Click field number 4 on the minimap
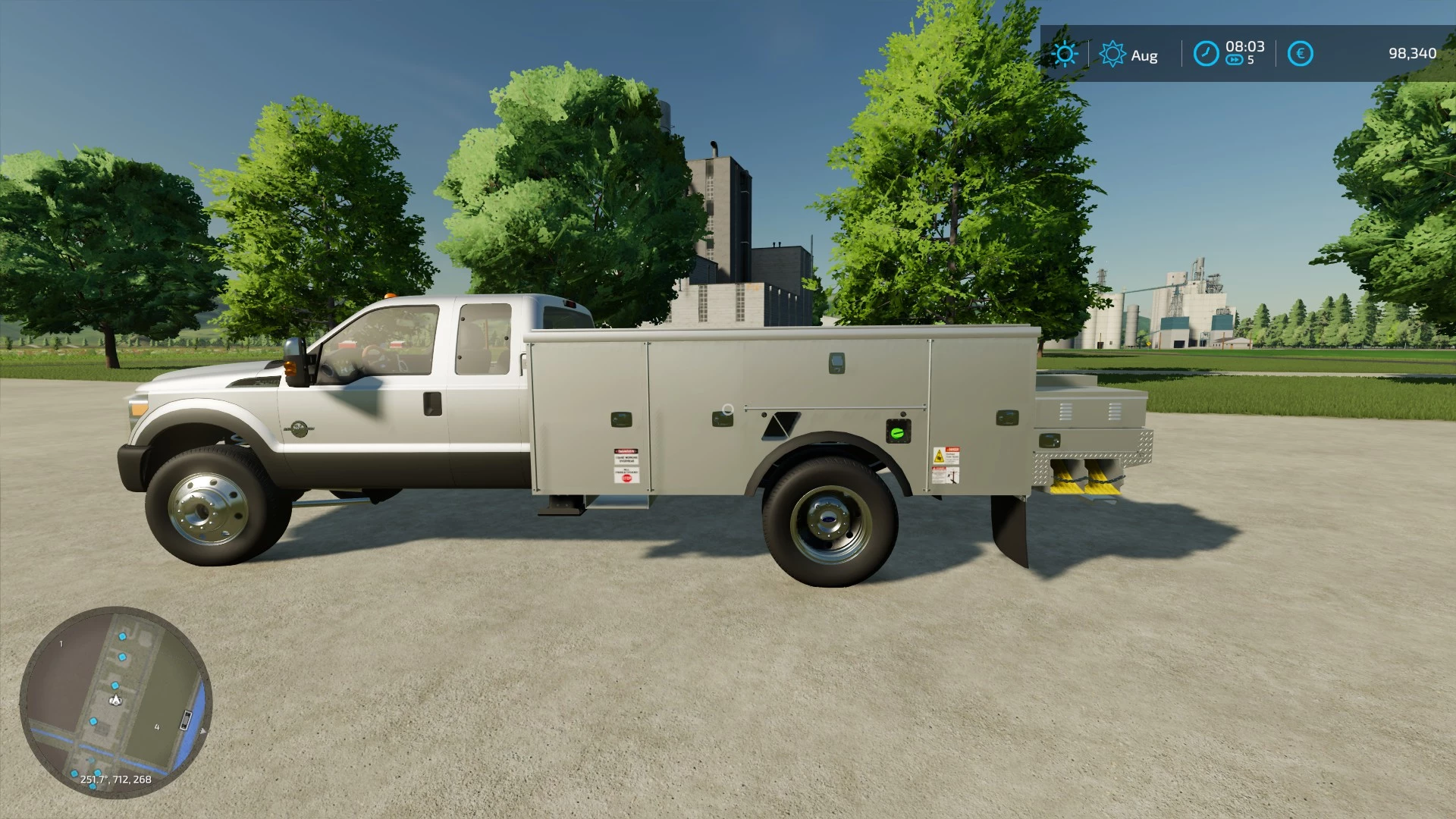This screenshot has height=819, width=1456. [157, 727]
